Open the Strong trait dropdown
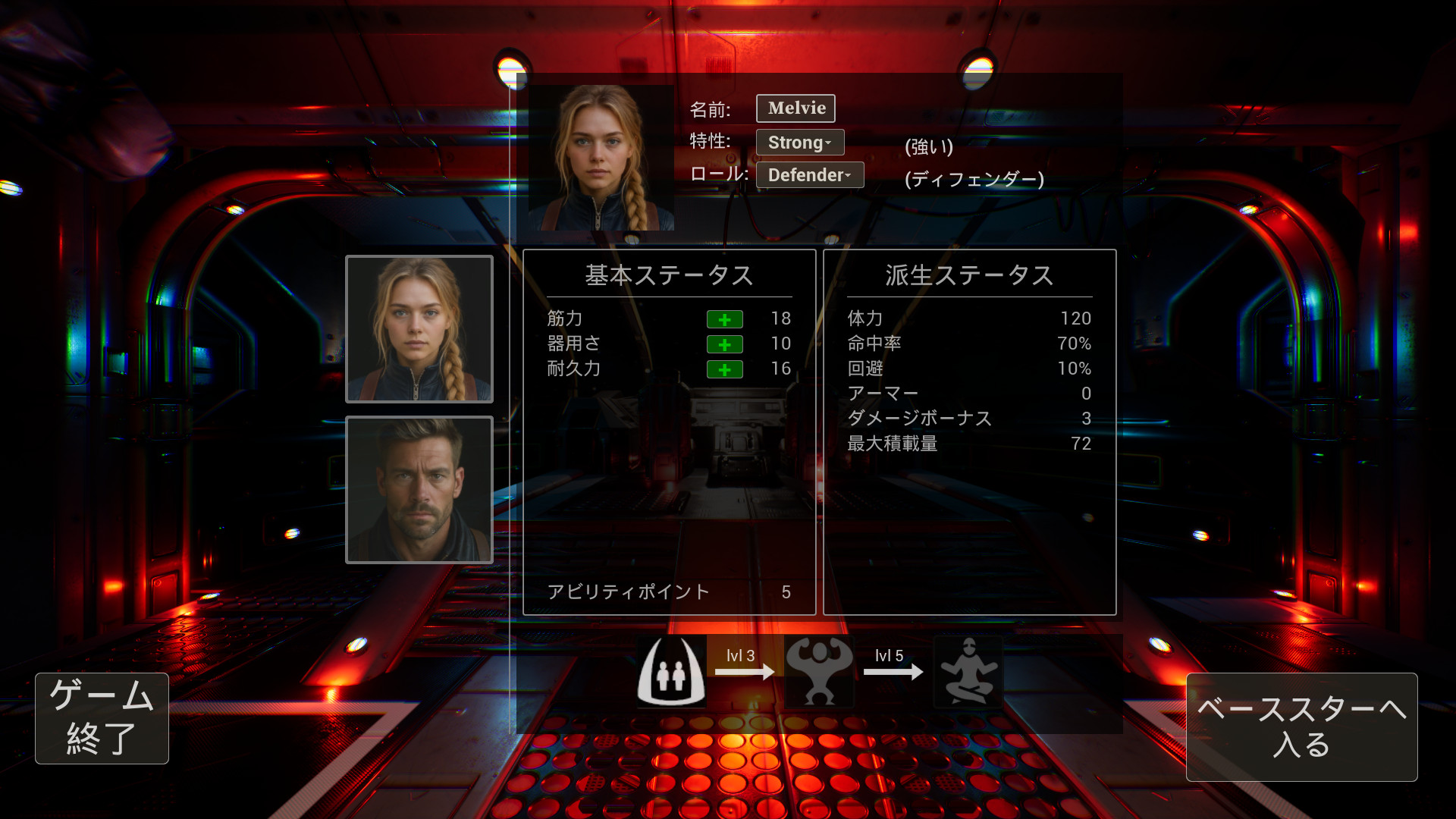This screenshot has width=1456, height=819. (799, 143)
